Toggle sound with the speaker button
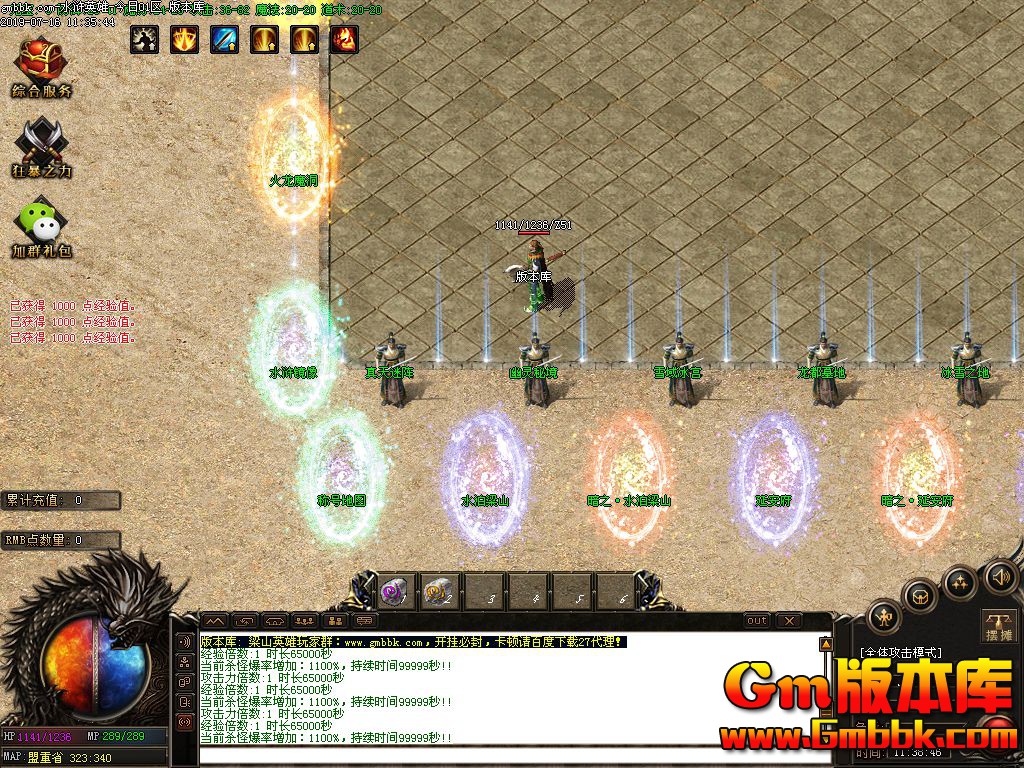Screen dimensions: 1024x768 tap(1000, 576)
